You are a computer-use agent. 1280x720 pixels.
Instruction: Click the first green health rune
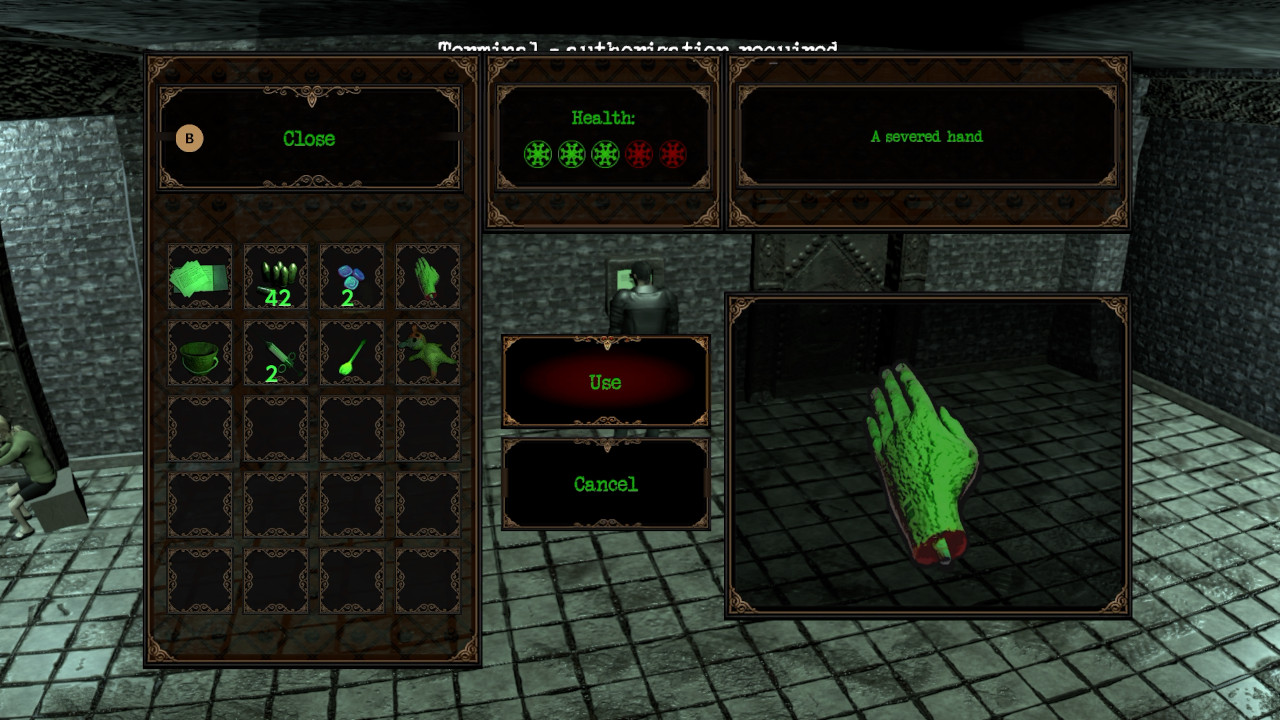(537, 155)
